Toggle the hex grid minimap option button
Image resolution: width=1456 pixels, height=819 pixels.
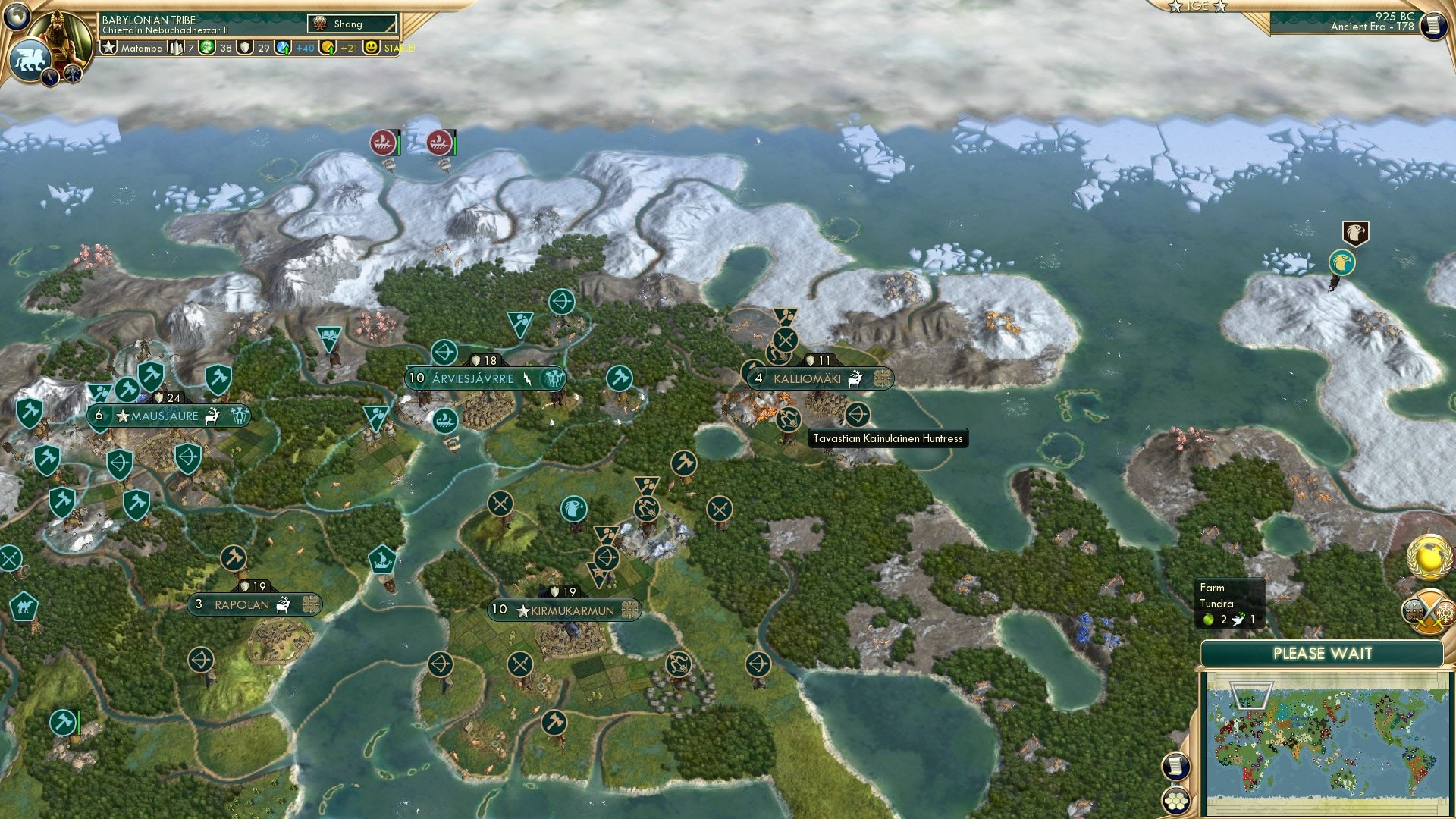click(1176, 801)
